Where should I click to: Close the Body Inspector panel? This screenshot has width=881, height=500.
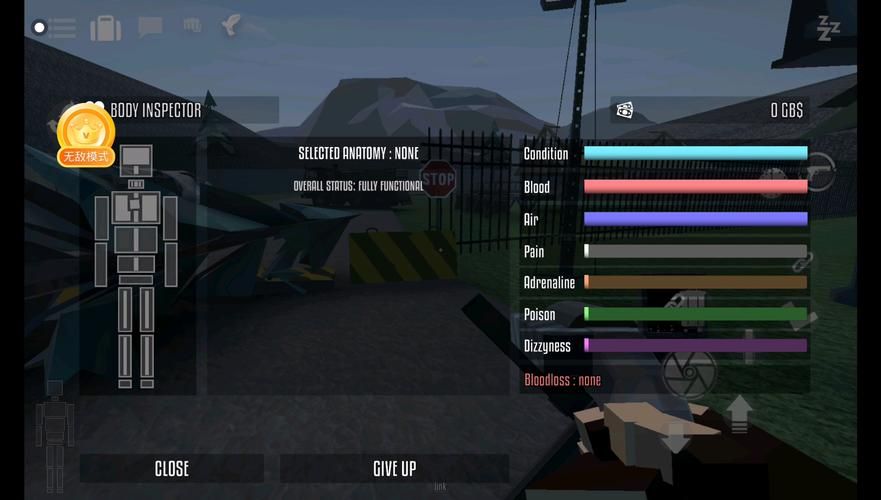coord(171,468)
